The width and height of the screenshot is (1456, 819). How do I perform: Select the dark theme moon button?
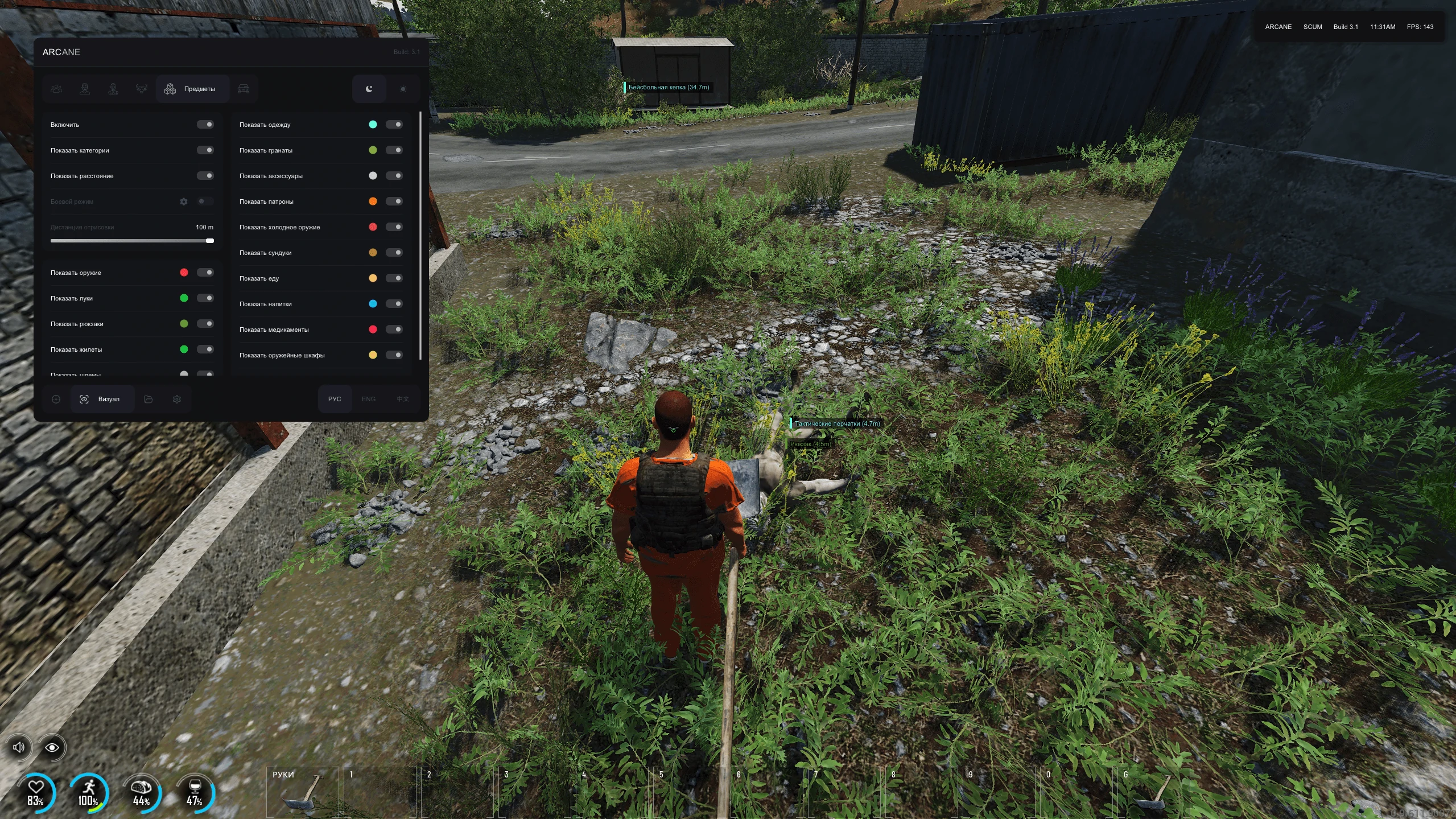coord(369,89)
